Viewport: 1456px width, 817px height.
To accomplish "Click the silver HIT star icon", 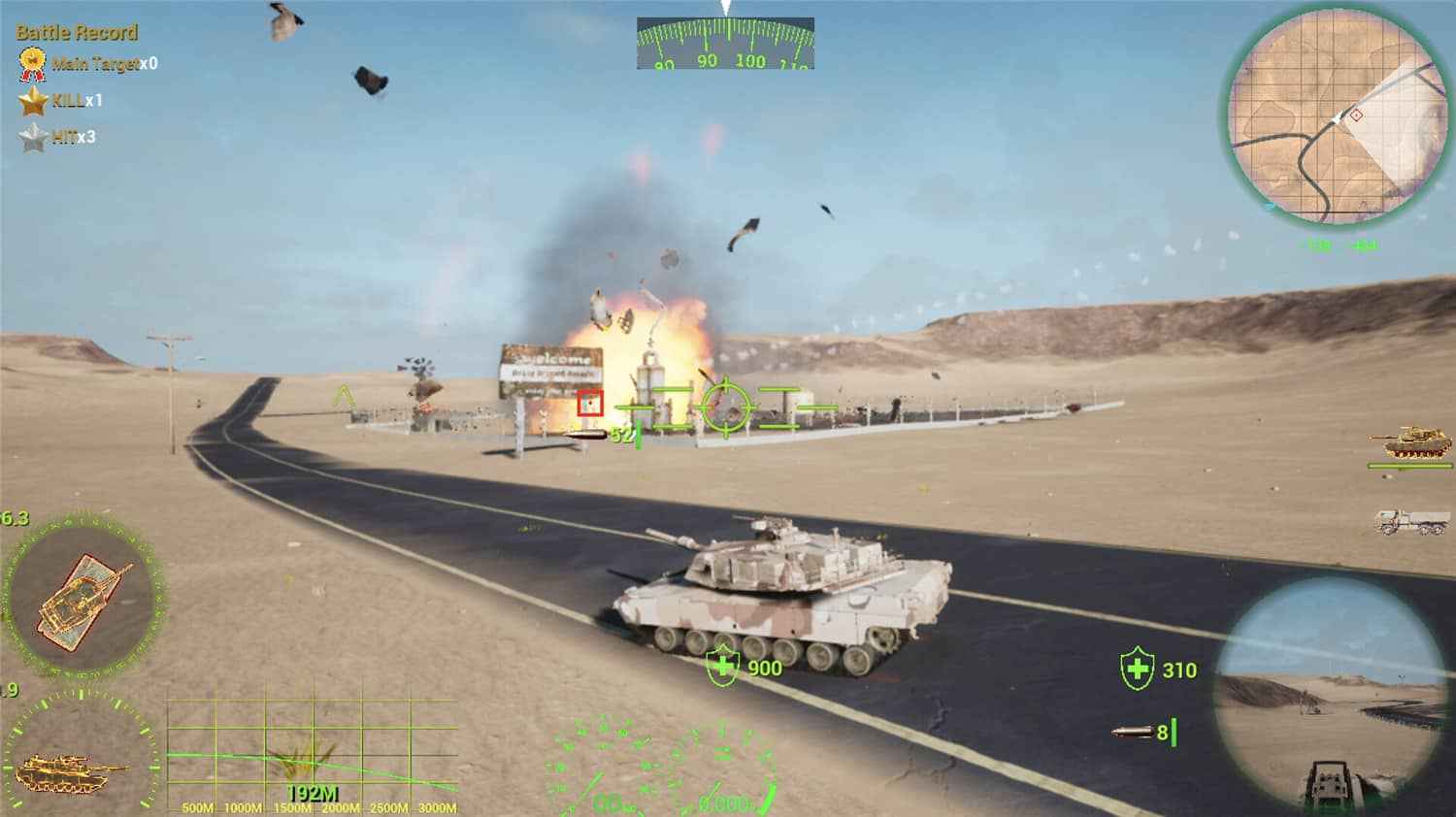I will pyautogui.click(x=34, y=134).
